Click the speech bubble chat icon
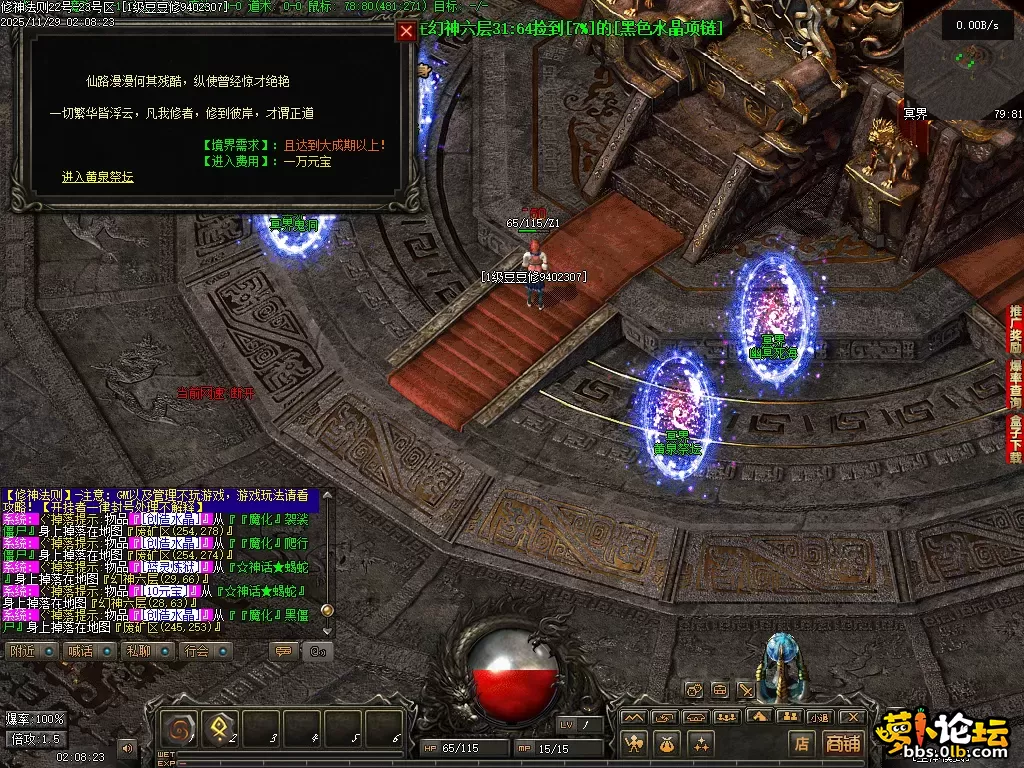 click(x=285, y=651)
